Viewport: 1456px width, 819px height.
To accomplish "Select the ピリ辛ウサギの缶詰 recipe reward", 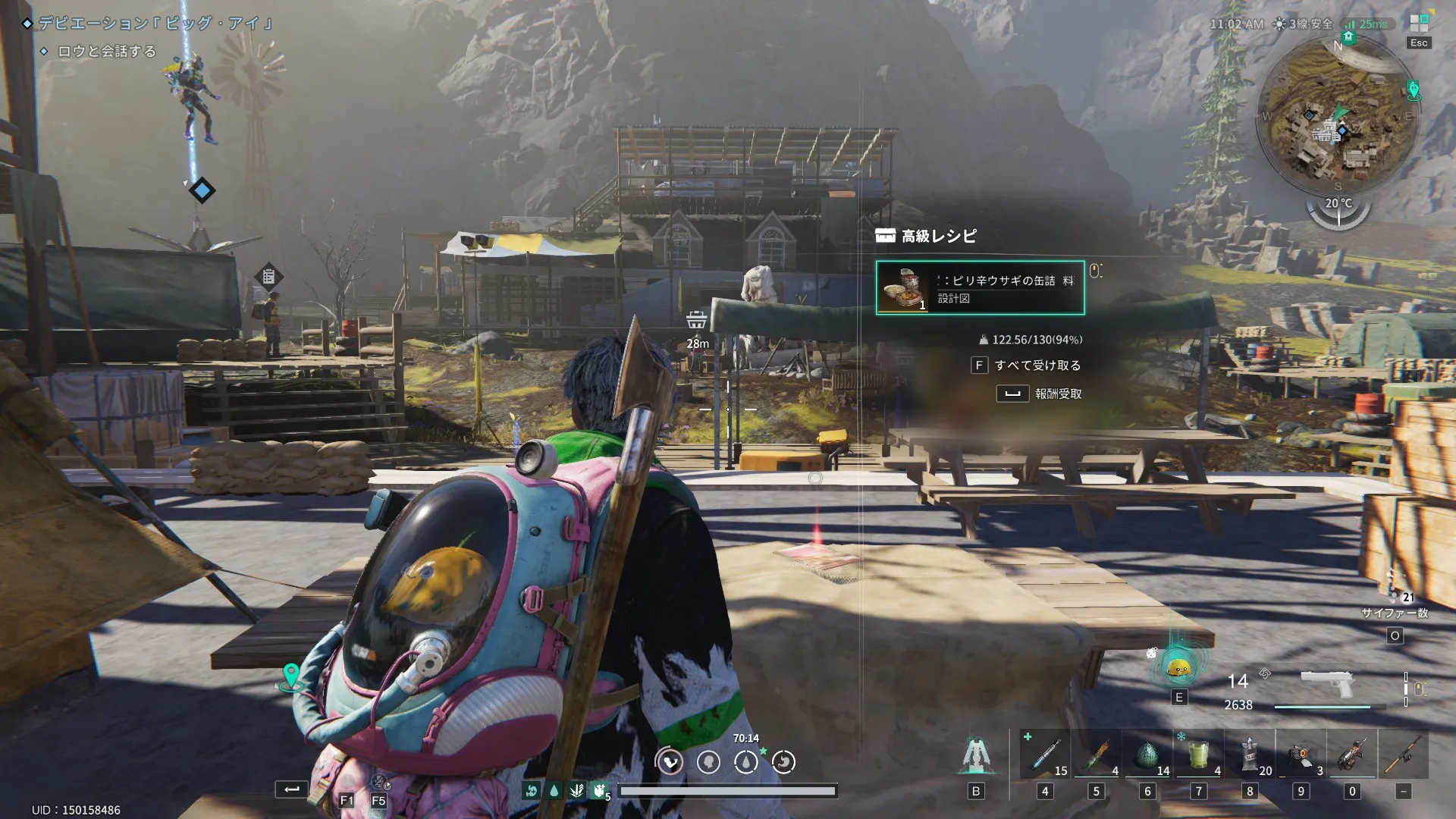I will pos(980,288).
